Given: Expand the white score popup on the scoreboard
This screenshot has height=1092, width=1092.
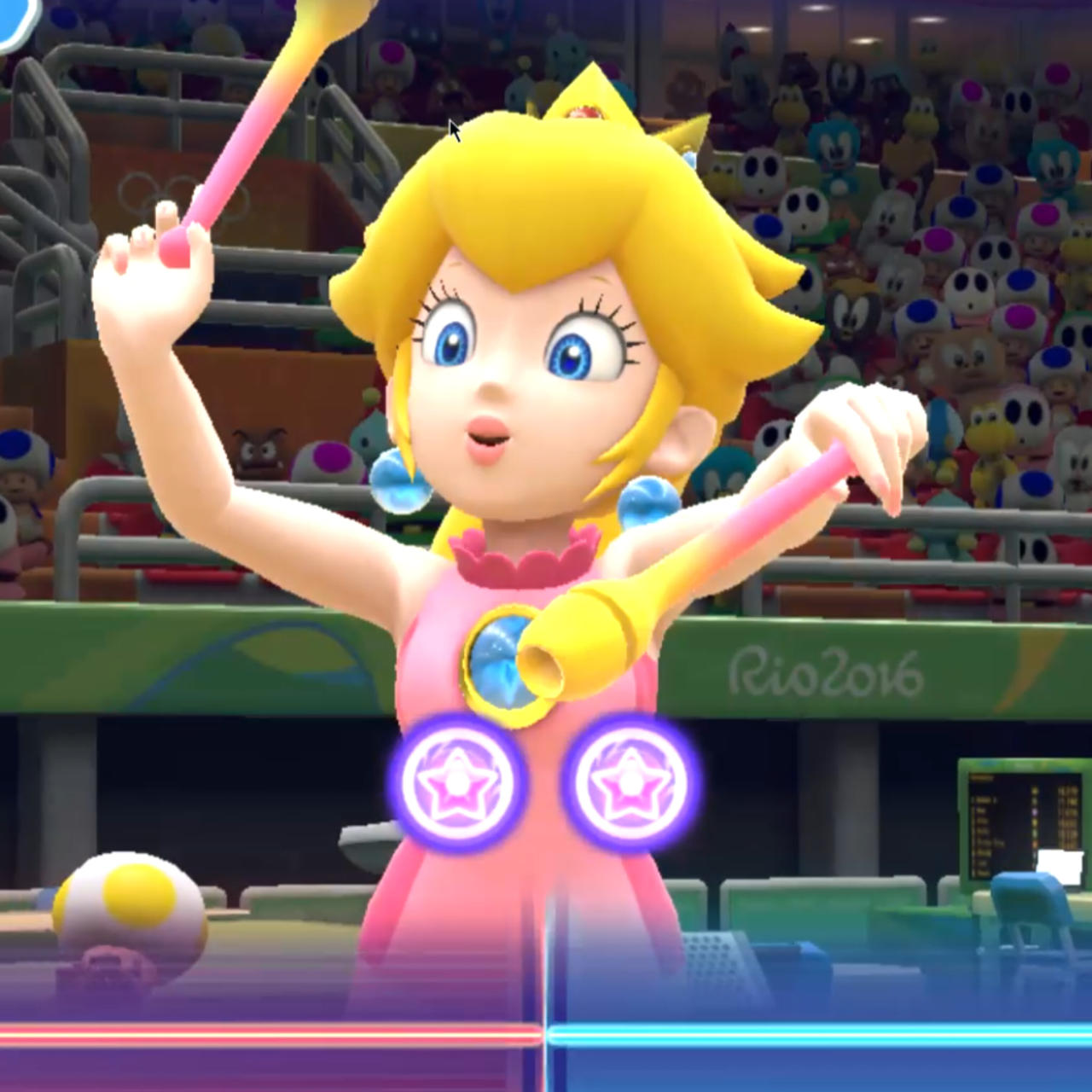Looking at the screenshot, I should click(x=1062, y=866).
